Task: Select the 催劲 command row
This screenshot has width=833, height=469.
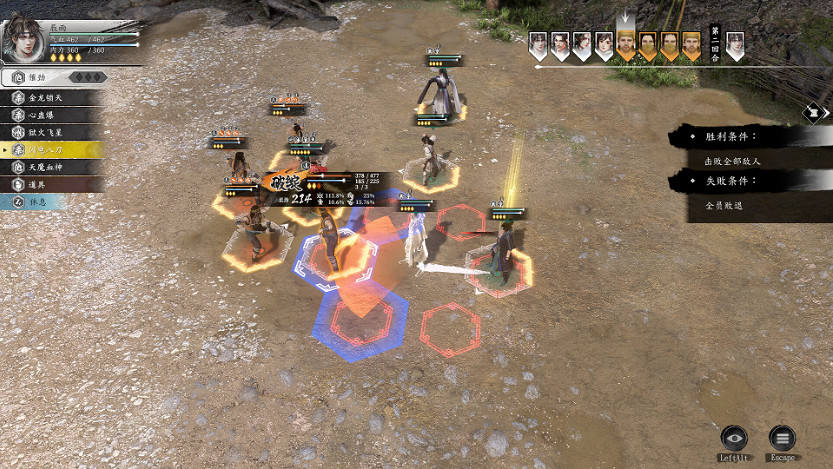Action: pyautogui.click(x=52, y=76)
